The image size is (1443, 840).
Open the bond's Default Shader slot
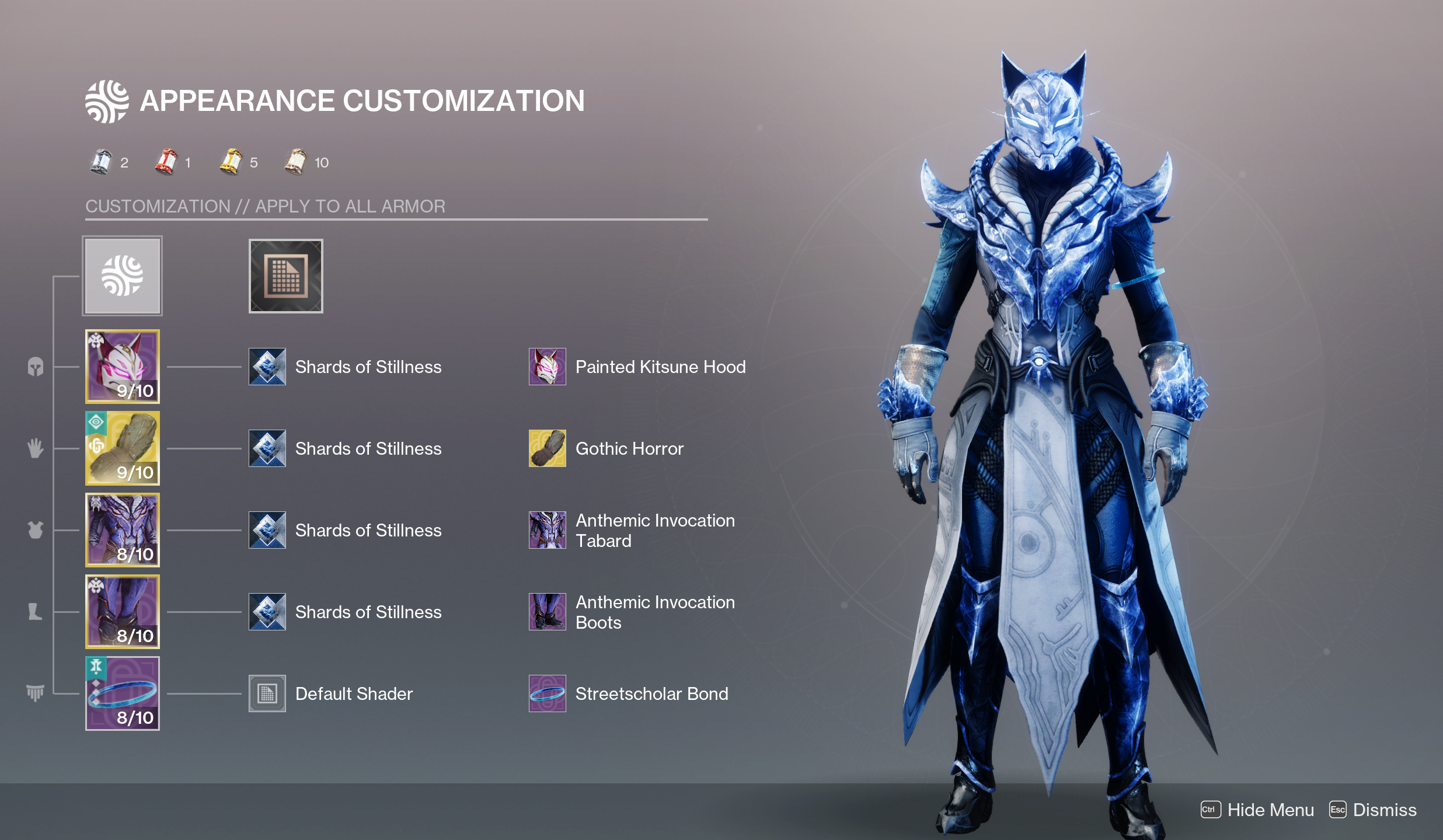[x=267, y=693]
